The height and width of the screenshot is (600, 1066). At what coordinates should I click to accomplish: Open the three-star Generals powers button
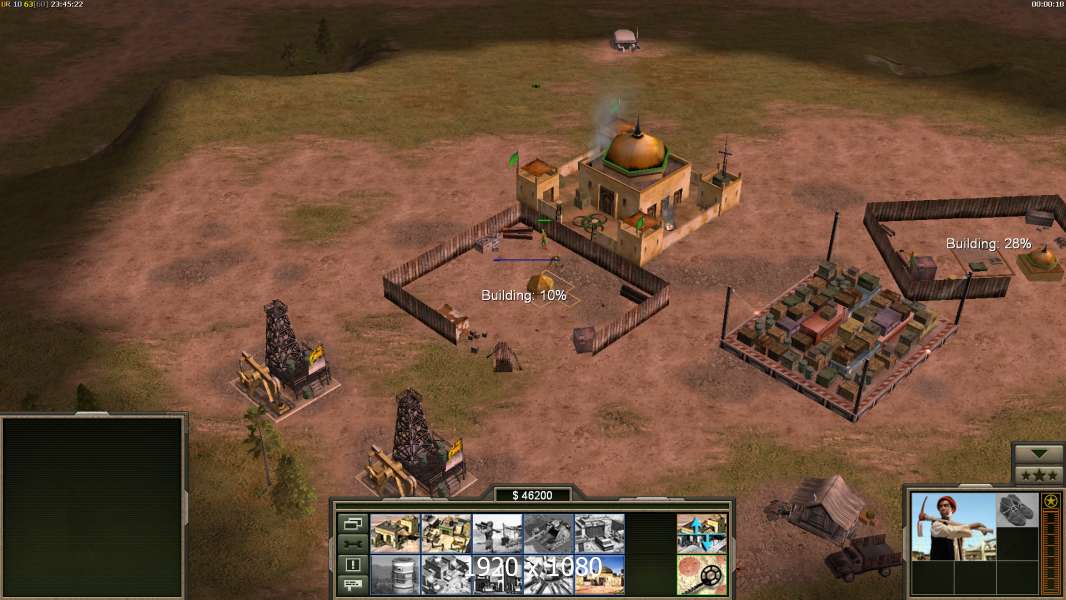click(1038, 474)
